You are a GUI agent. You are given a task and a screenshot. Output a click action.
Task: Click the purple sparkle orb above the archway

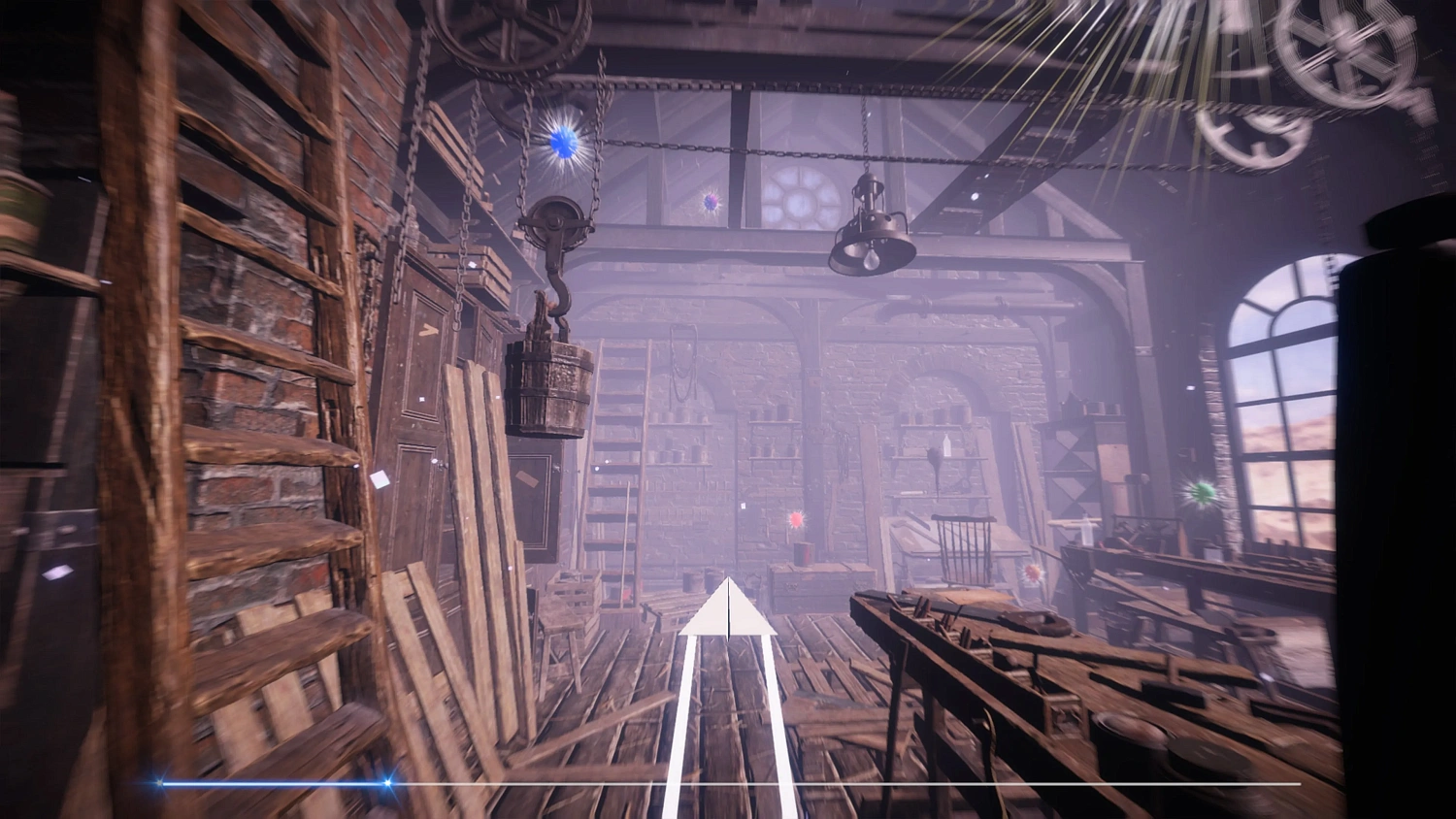pos(711,202)
